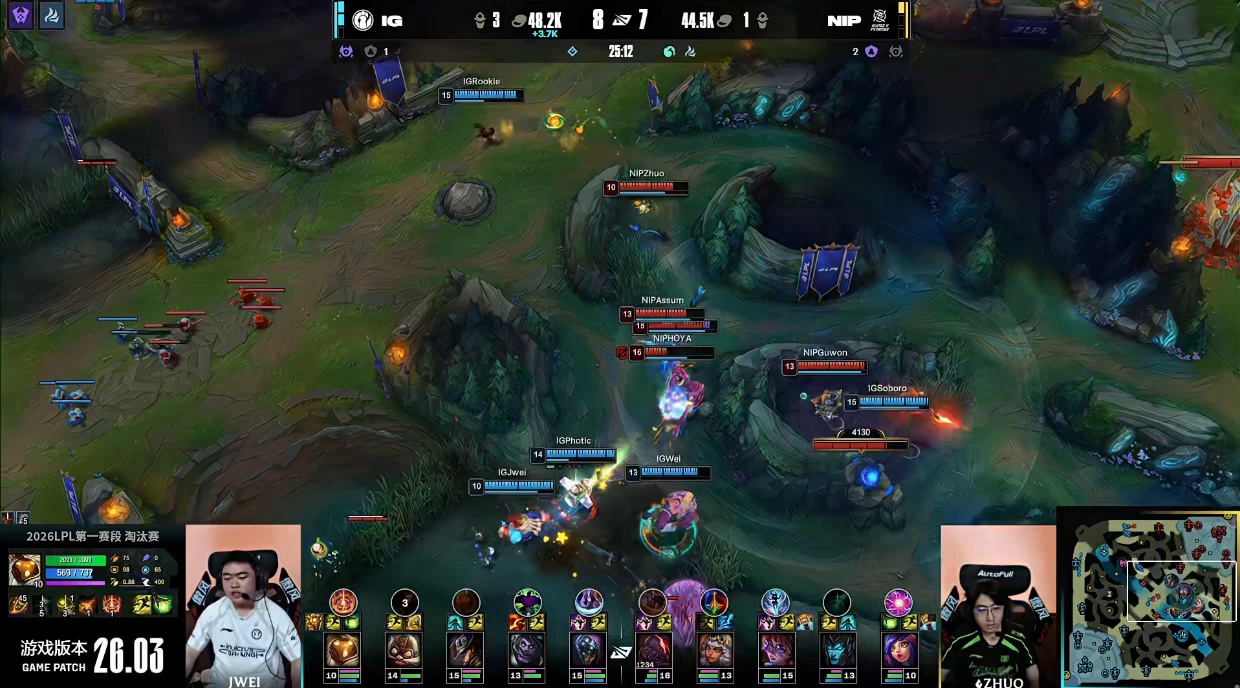
Task: Click the blue flame icon in the top-left corner
Action: [x=52, y=15]
